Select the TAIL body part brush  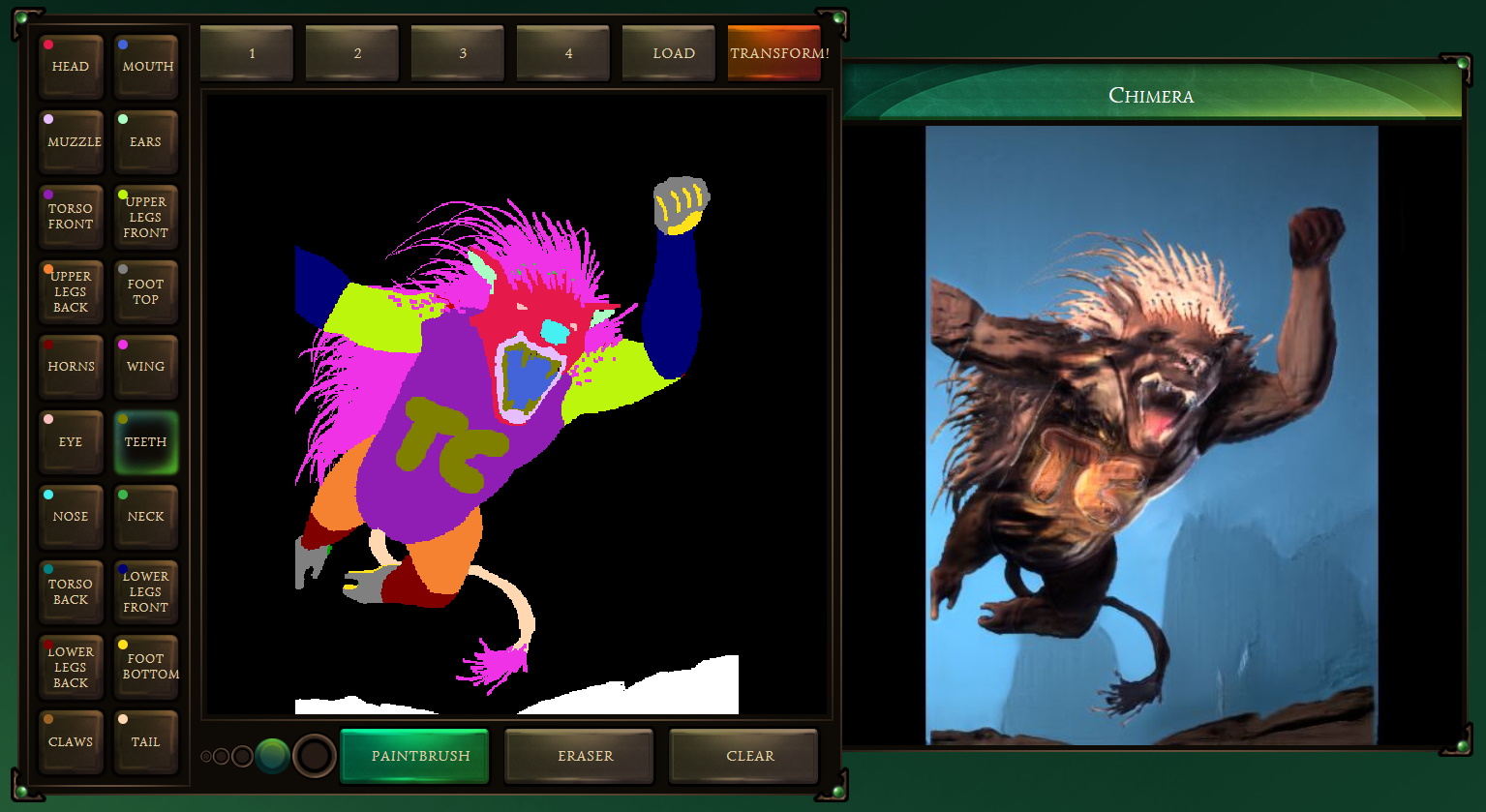click(146, 741)
